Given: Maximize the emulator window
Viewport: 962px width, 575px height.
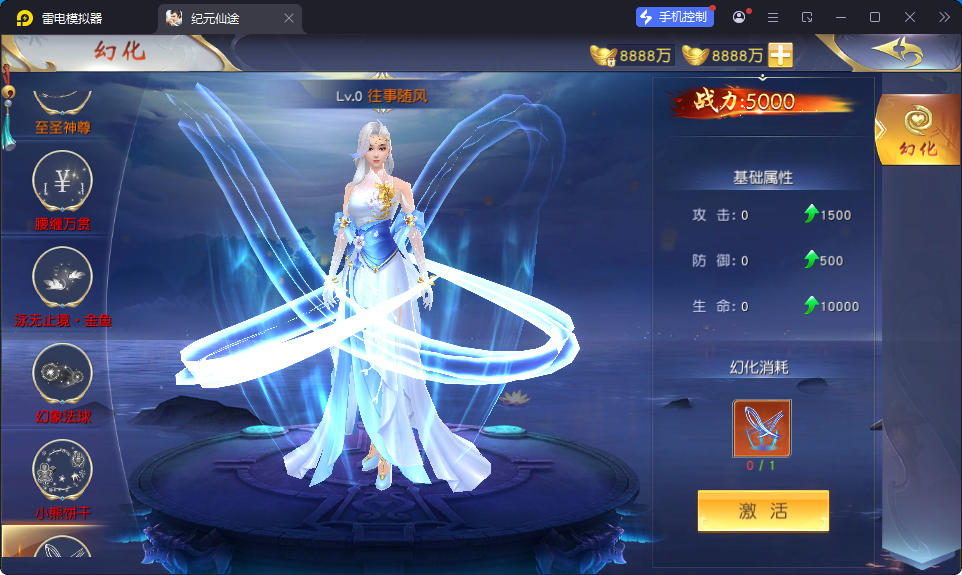Looking at the screenshot, I should (875, 17).
